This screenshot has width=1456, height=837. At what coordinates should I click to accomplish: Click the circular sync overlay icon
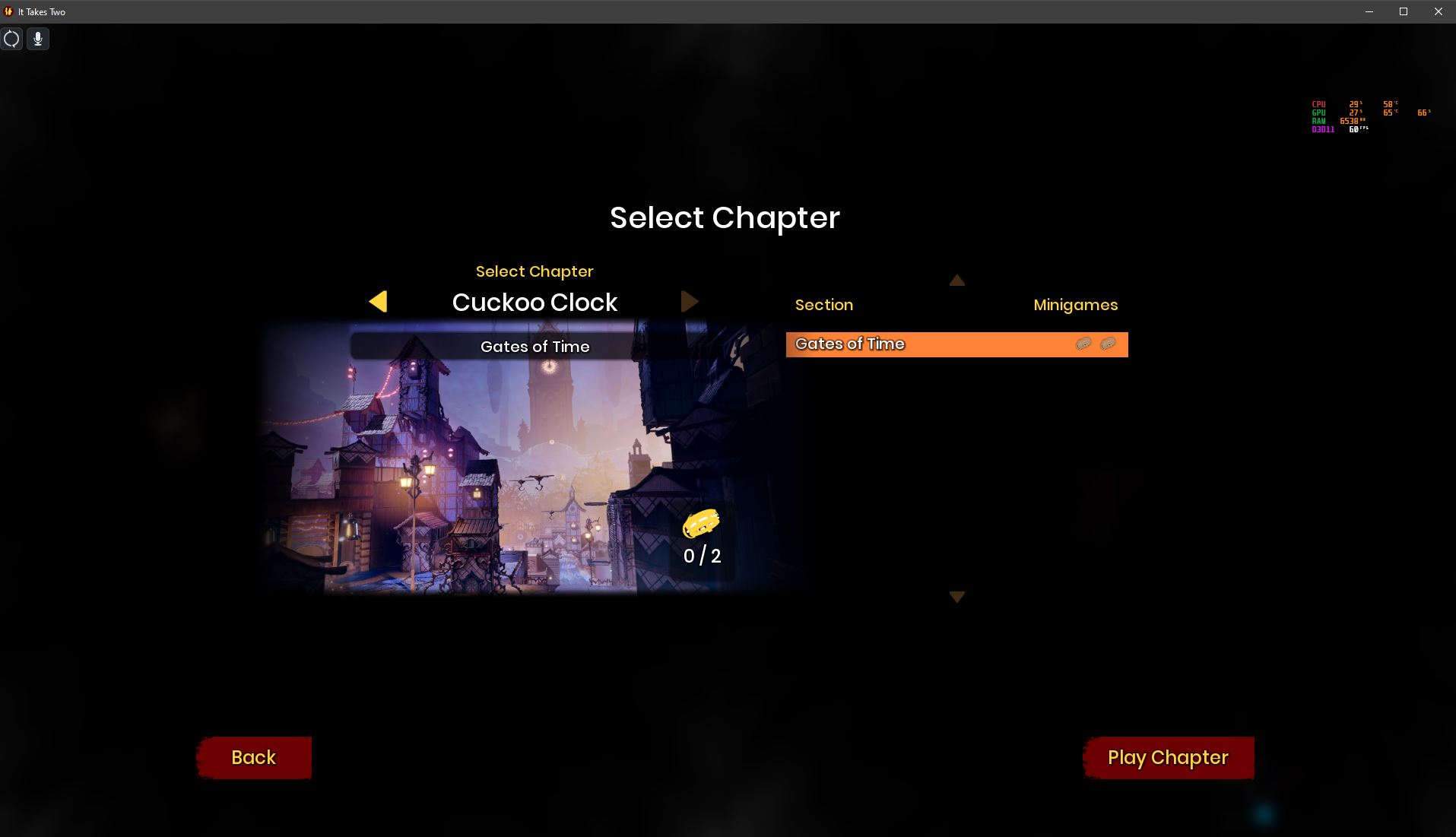click(12, 39)
